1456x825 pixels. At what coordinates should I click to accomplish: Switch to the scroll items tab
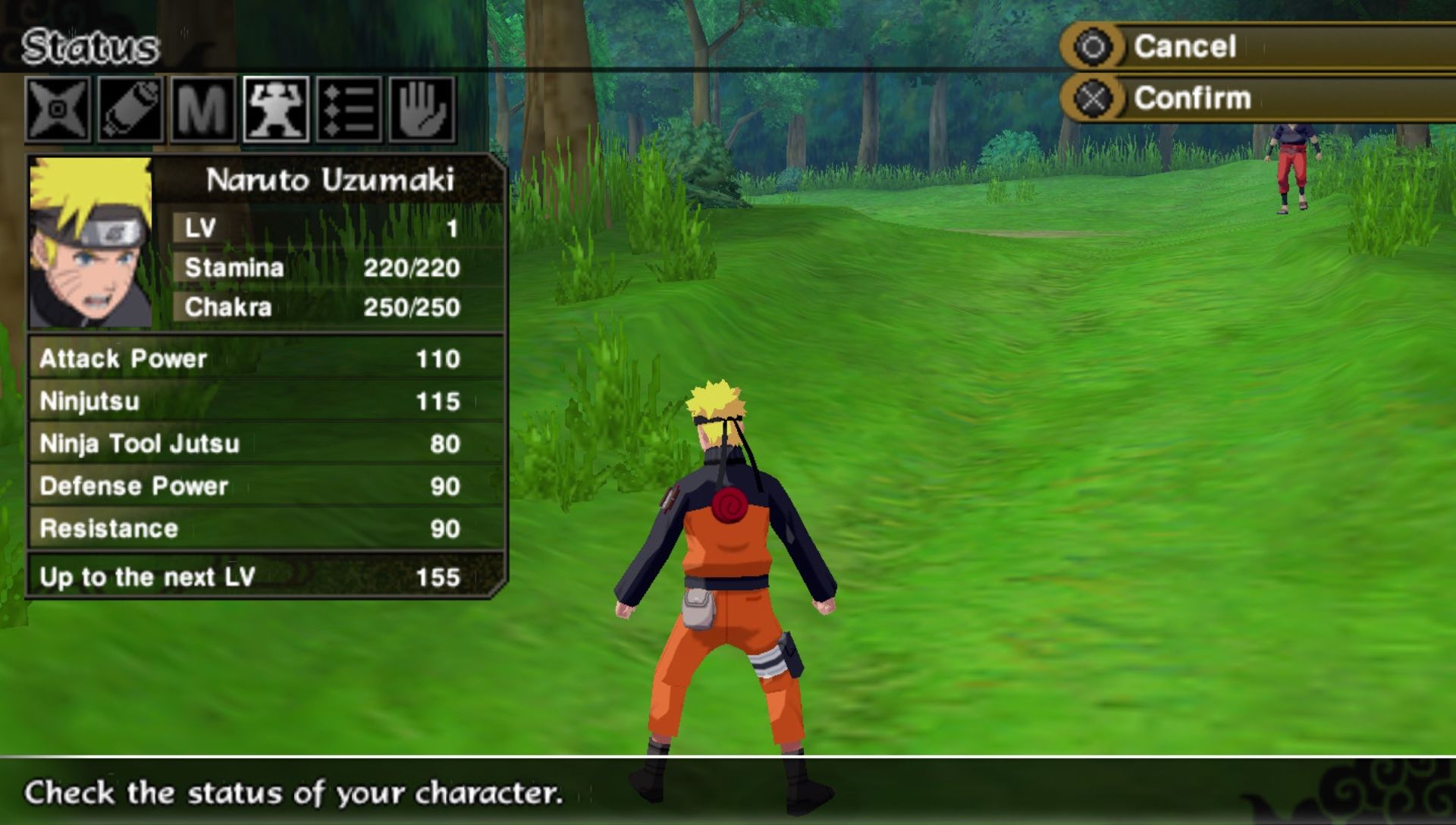130,110
